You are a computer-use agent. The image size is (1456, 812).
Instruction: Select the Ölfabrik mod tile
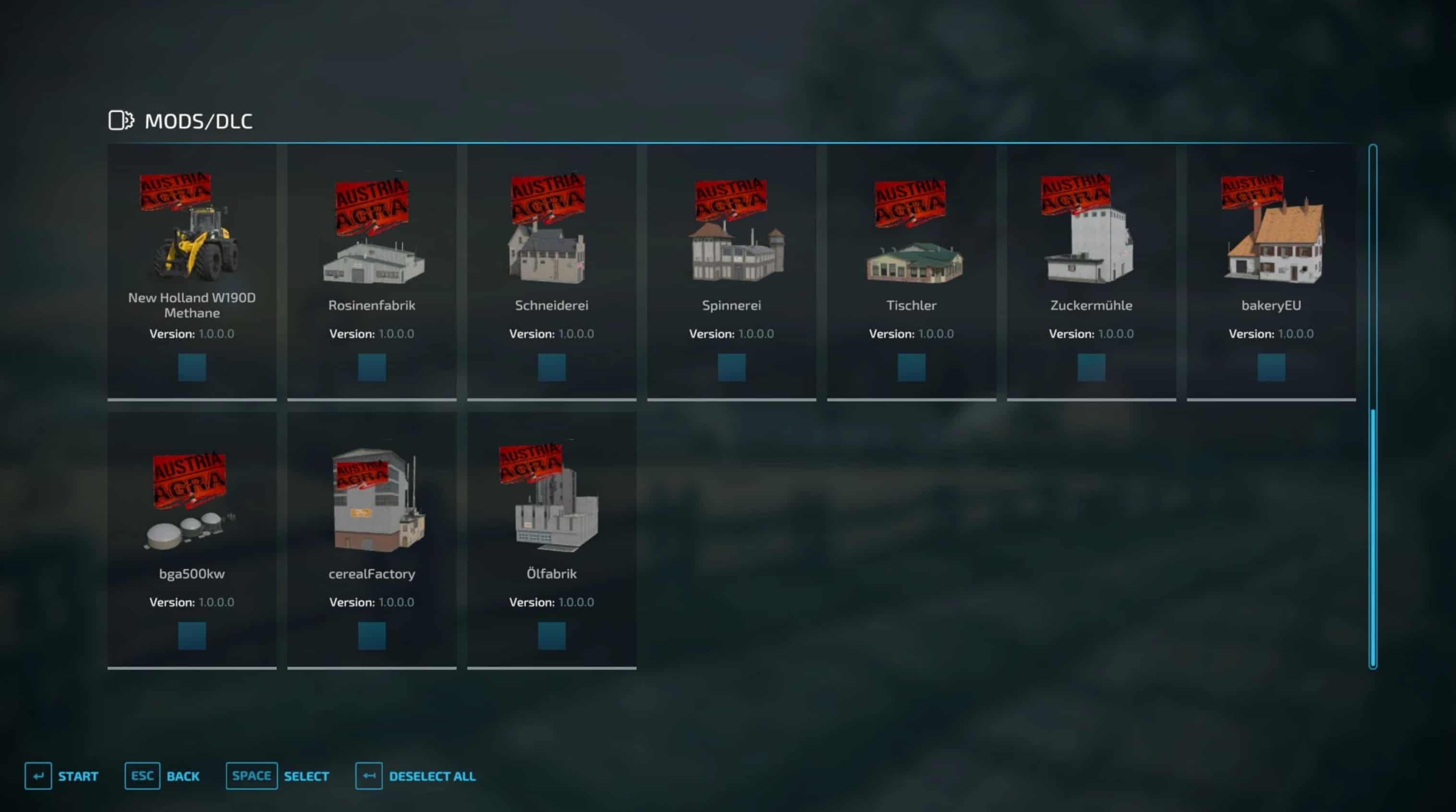[552, 539]
